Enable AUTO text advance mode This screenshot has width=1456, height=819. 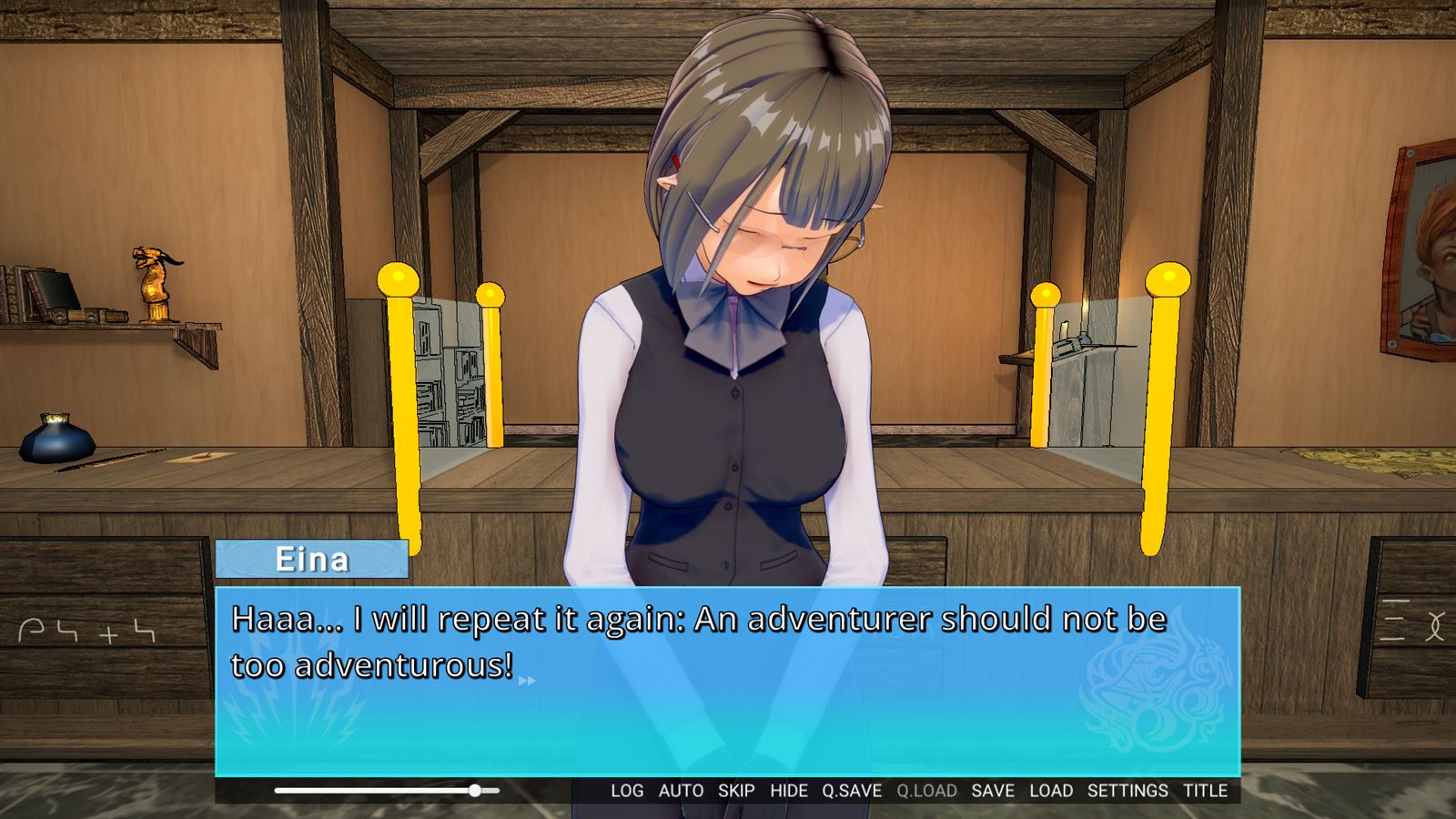(x=681, y=791)
